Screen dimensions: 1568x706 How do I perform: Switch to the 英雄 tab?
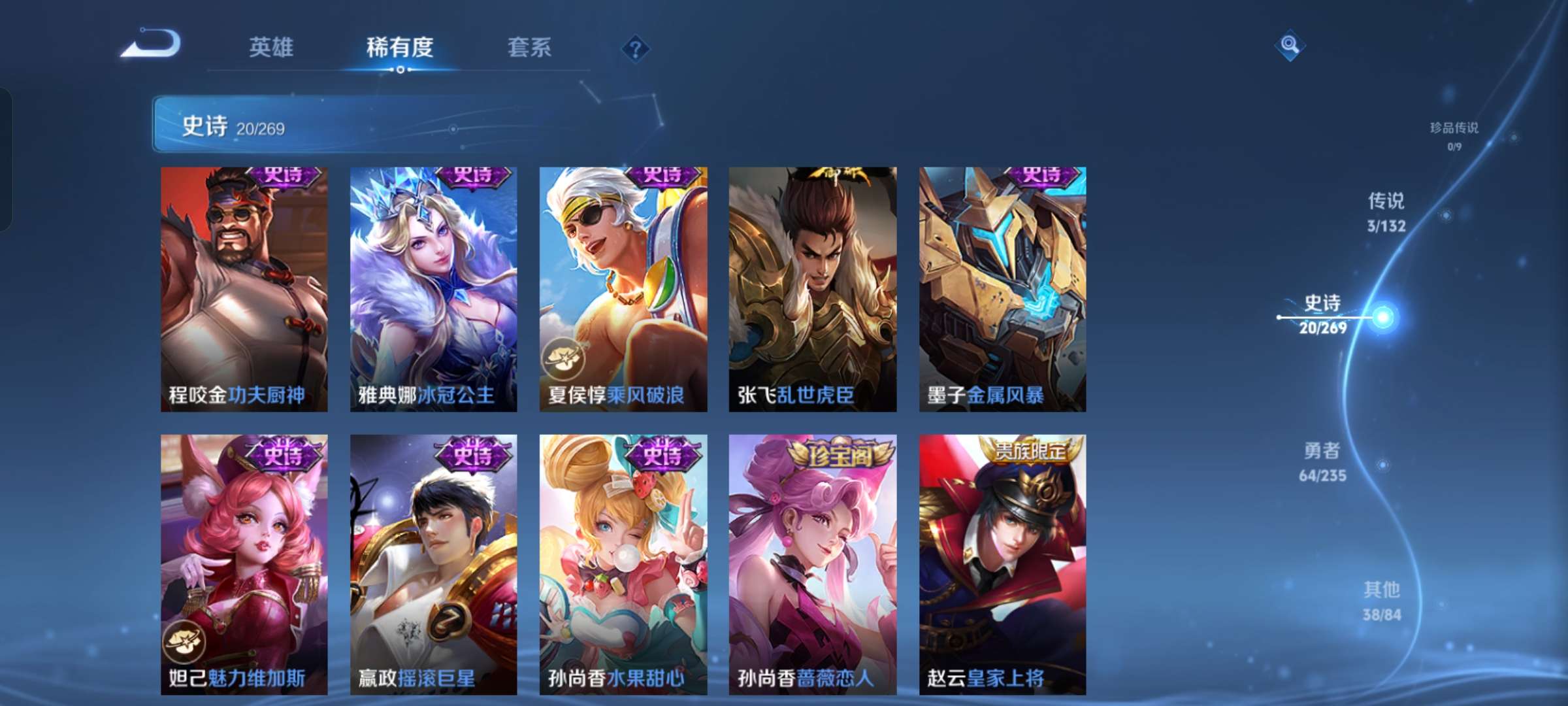(272, 47)
